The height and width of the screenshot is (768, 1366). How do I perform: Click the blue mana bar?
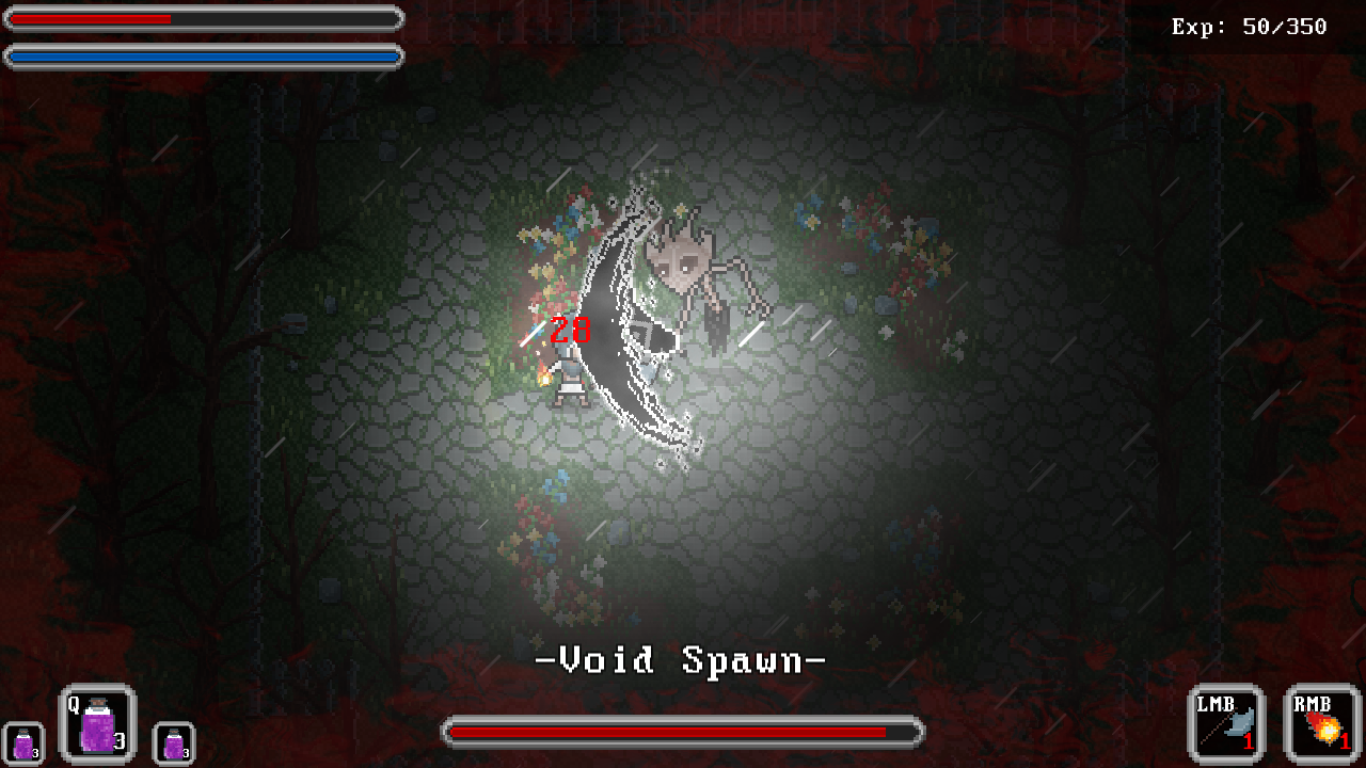pos(200,57)
